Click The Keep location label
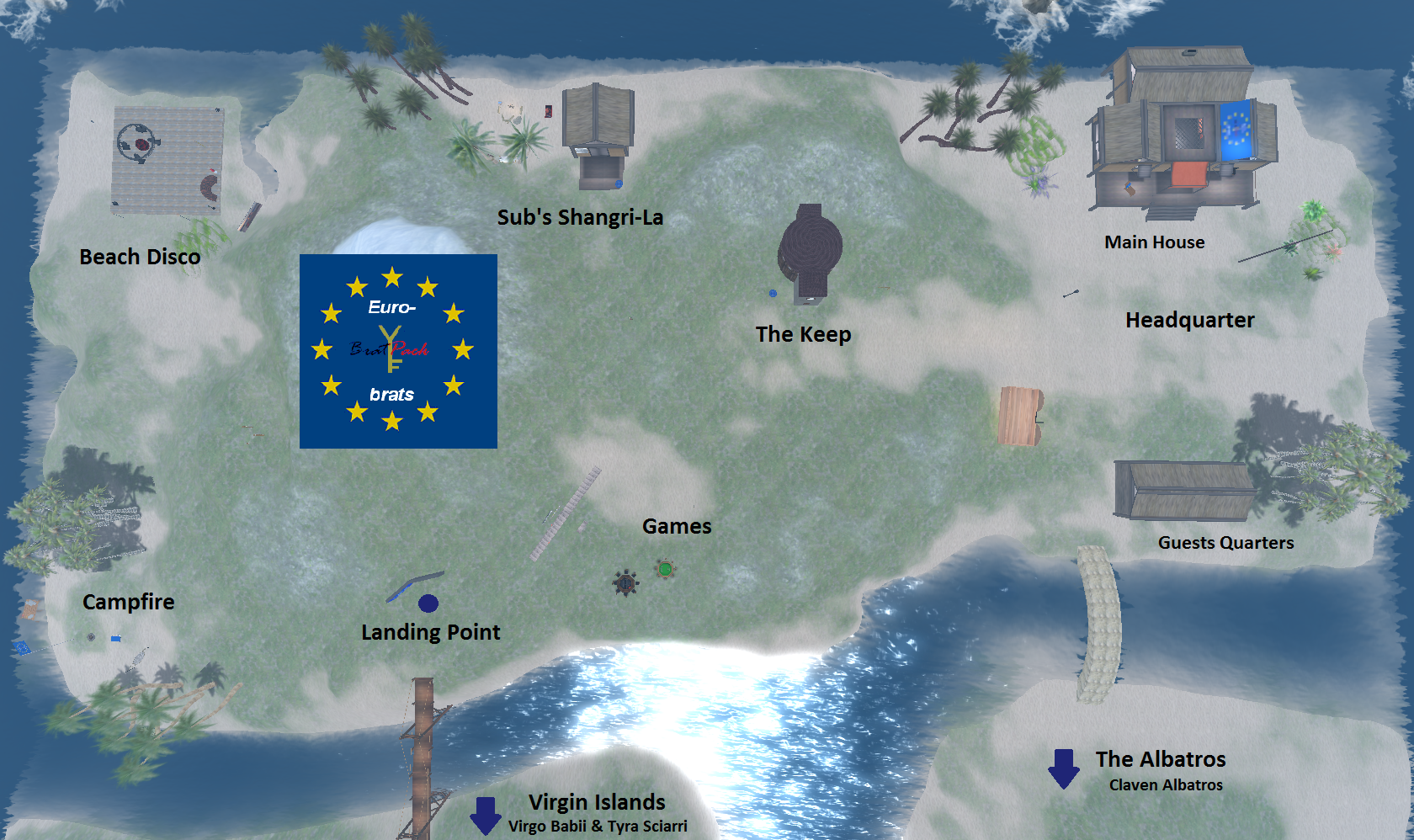 click(803, 334)
